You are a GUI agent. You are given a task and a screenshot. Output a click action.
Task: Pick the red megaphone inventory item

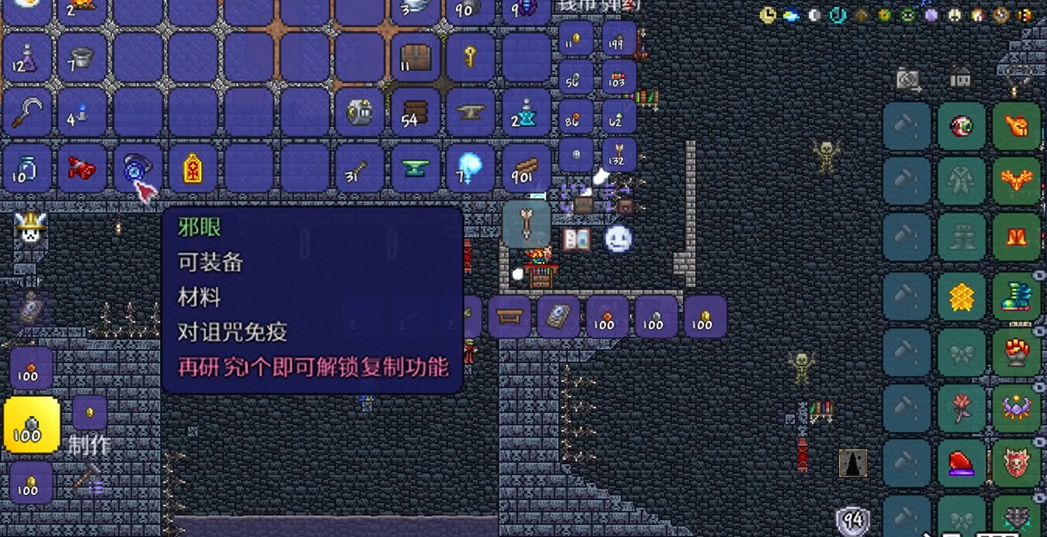[82, 168]
